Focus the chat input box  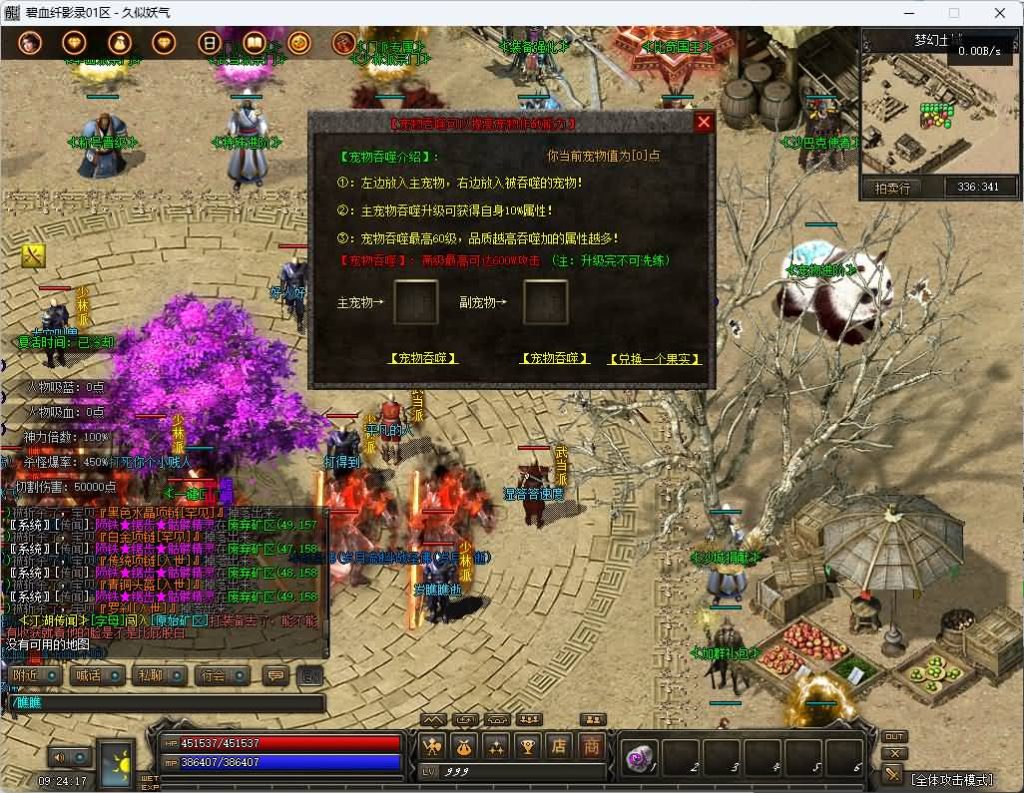tap(165, 704)
